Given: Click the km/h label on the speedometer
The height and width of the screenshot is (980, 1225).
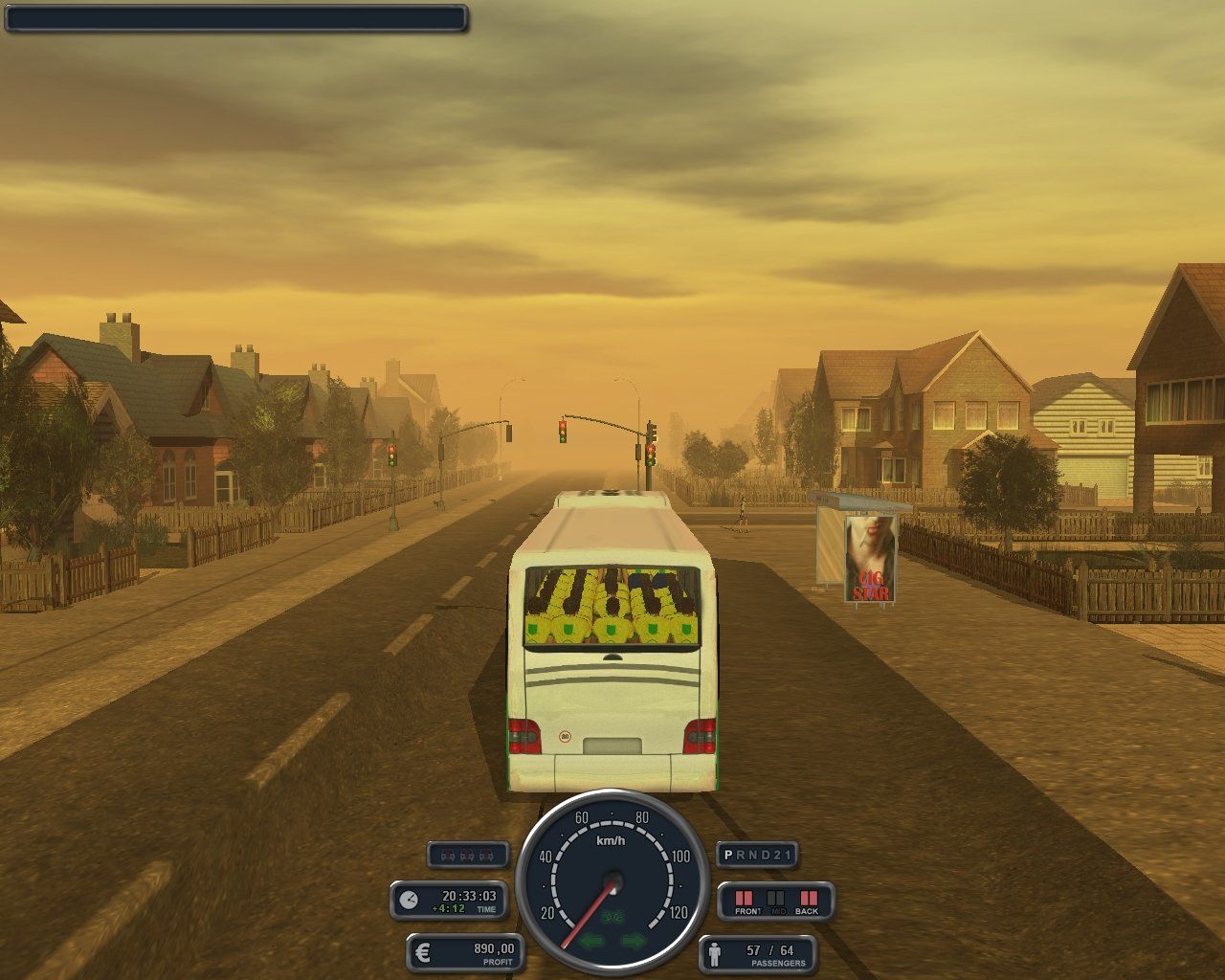Looking at the screenshot, I should click(x=611, y=840).
